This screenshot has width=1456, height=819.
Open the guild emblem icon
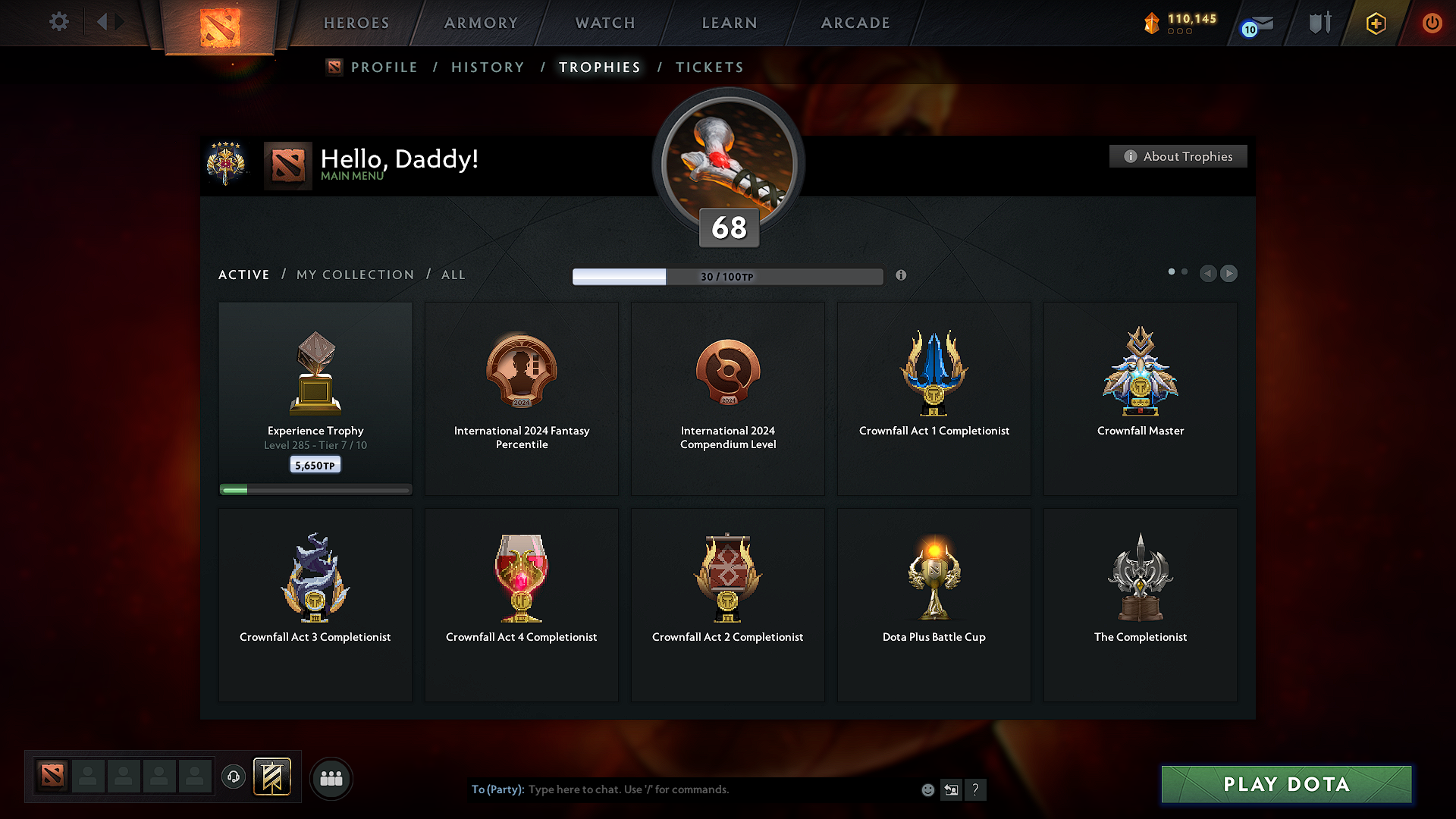pos(273,778)
